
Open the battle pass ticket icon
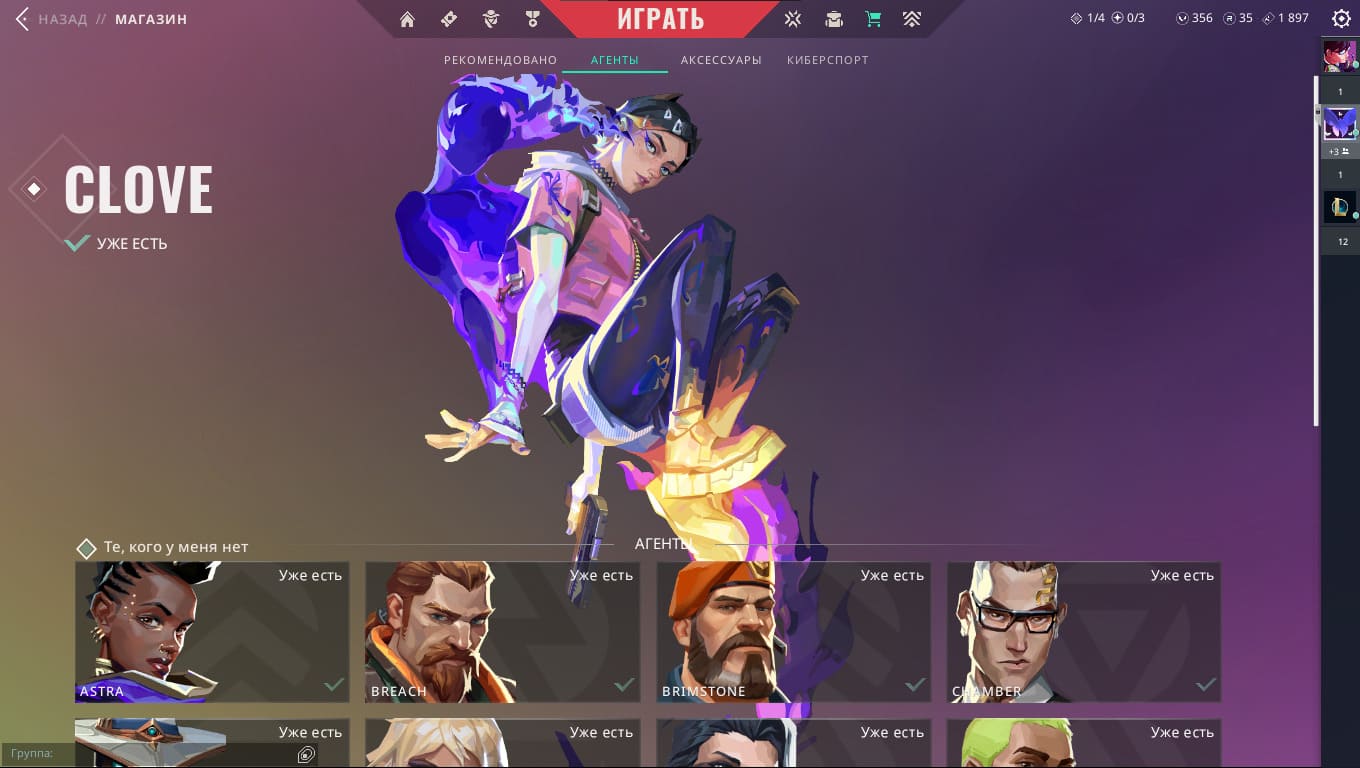click(x=449, y=19)
